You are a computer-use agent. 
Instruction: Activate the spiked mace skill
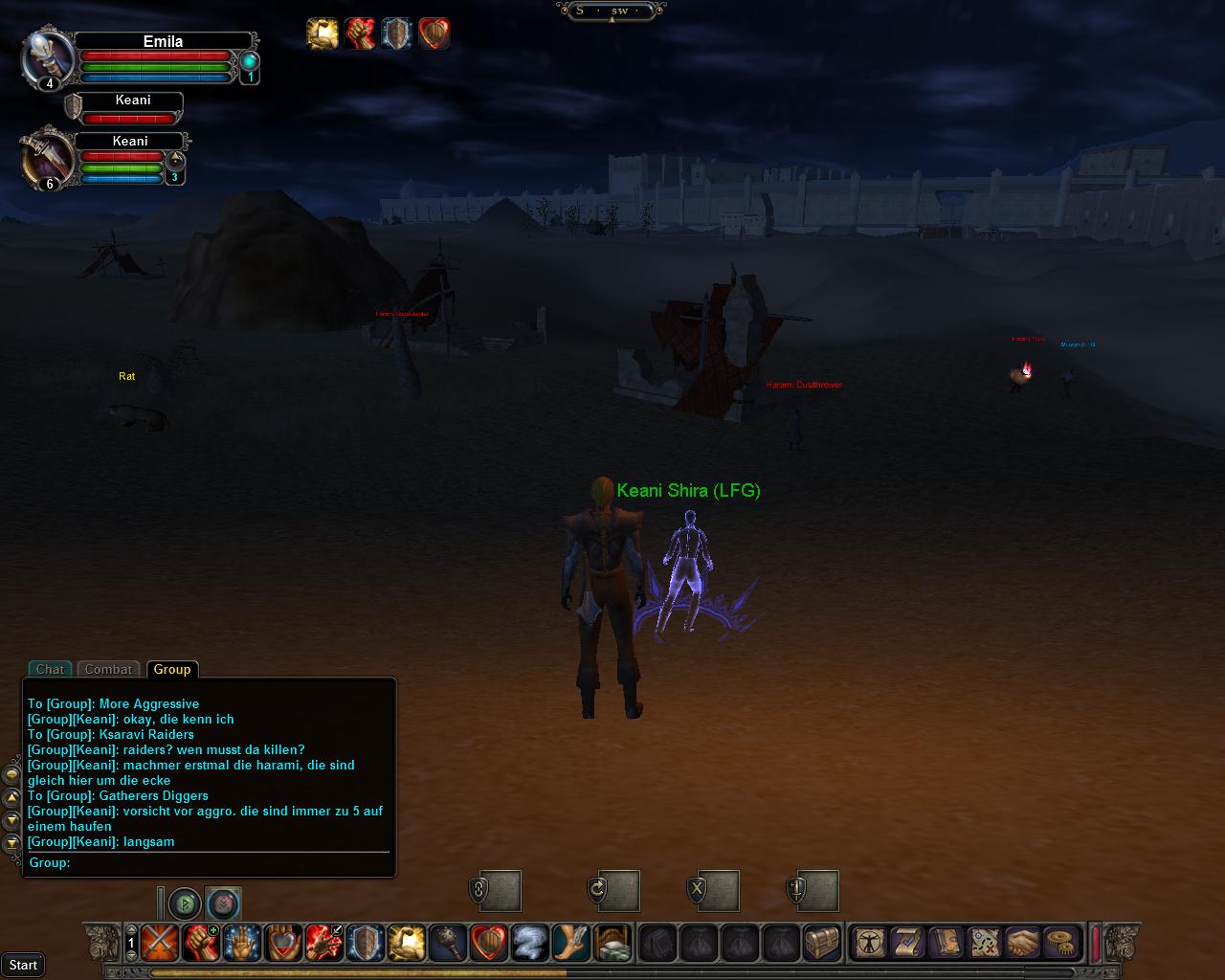447,943
